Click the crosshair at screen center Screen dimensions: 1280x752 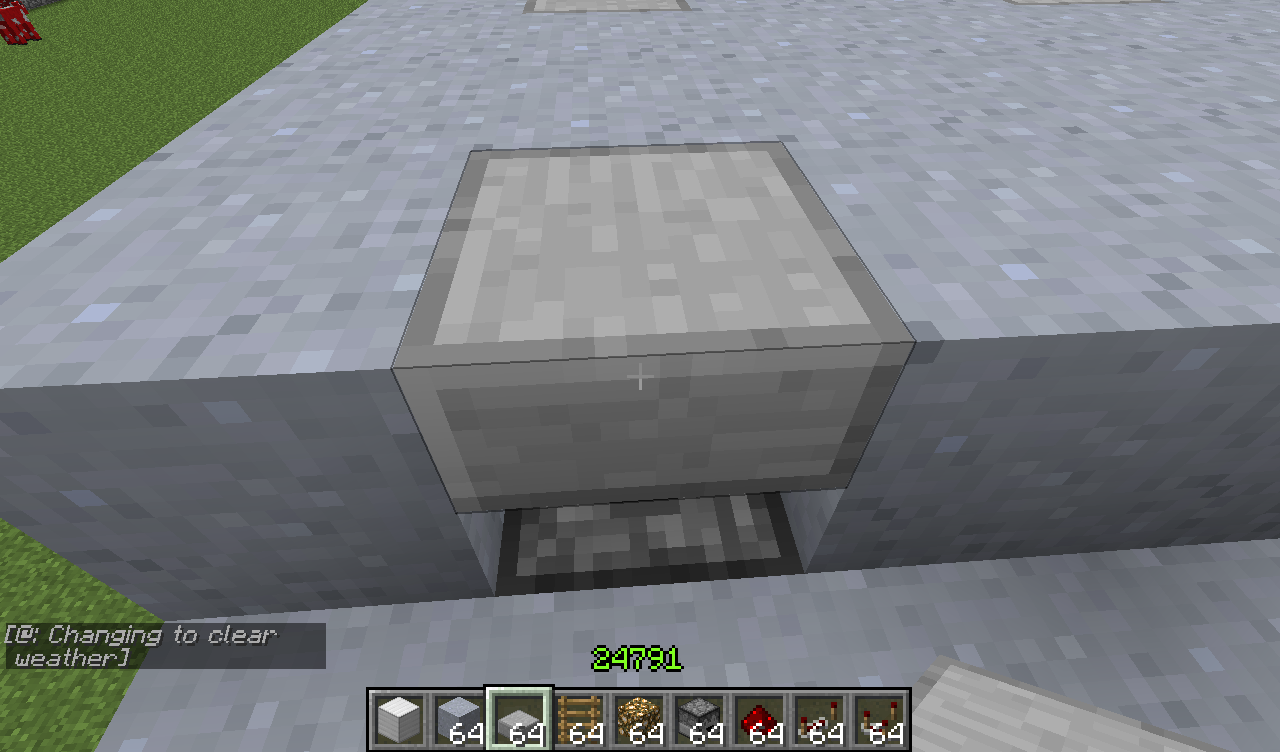pos(639,376)
